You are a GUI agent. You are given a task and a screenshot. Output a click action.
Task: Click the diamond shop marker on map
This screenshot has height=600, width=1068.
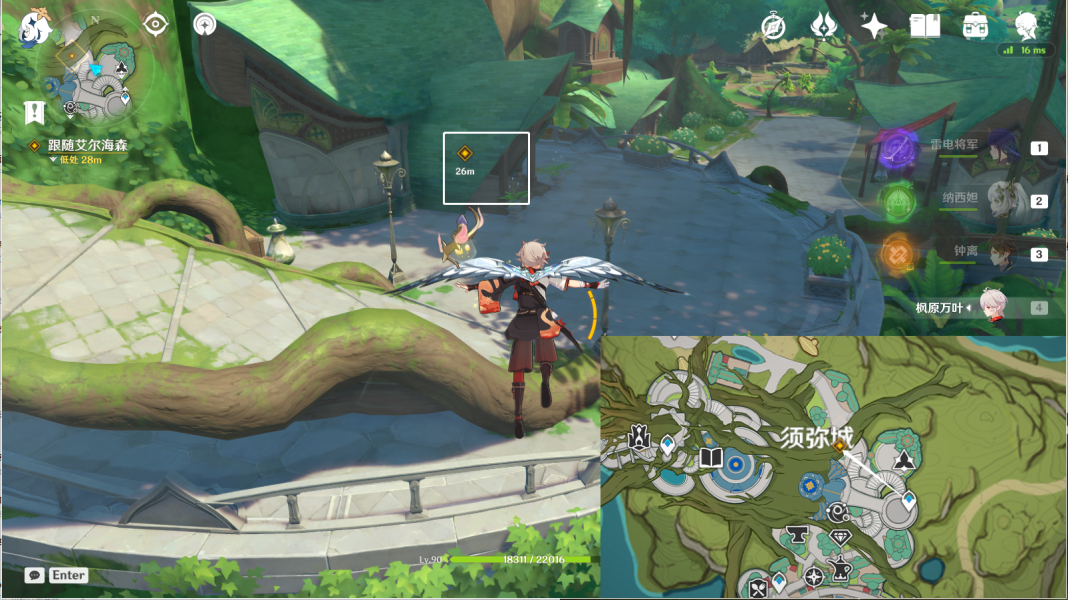(840, 538)
